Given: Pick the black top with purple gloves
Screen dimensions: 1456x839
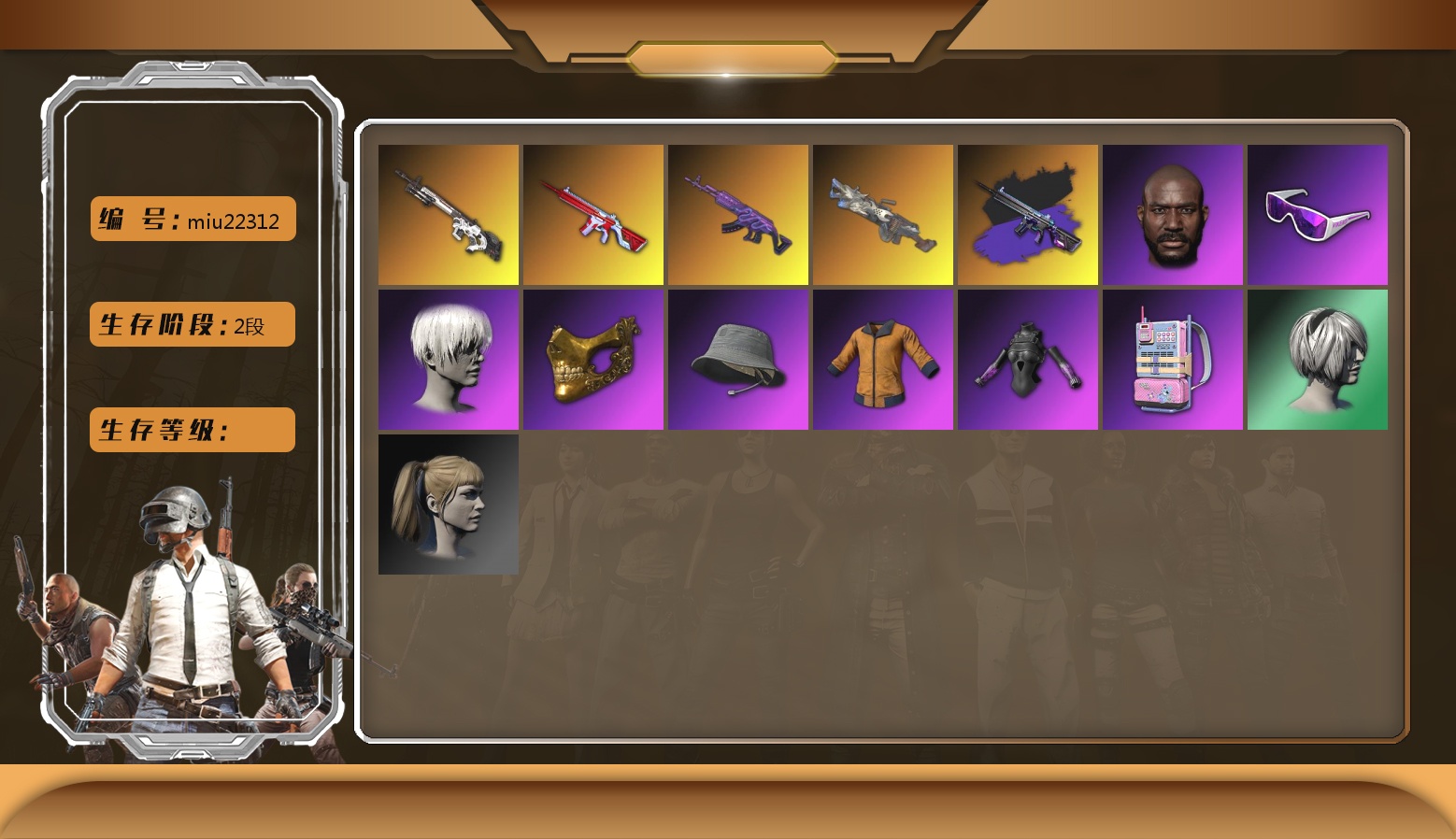Looking at the screenshot, I should click(1028, 360).
